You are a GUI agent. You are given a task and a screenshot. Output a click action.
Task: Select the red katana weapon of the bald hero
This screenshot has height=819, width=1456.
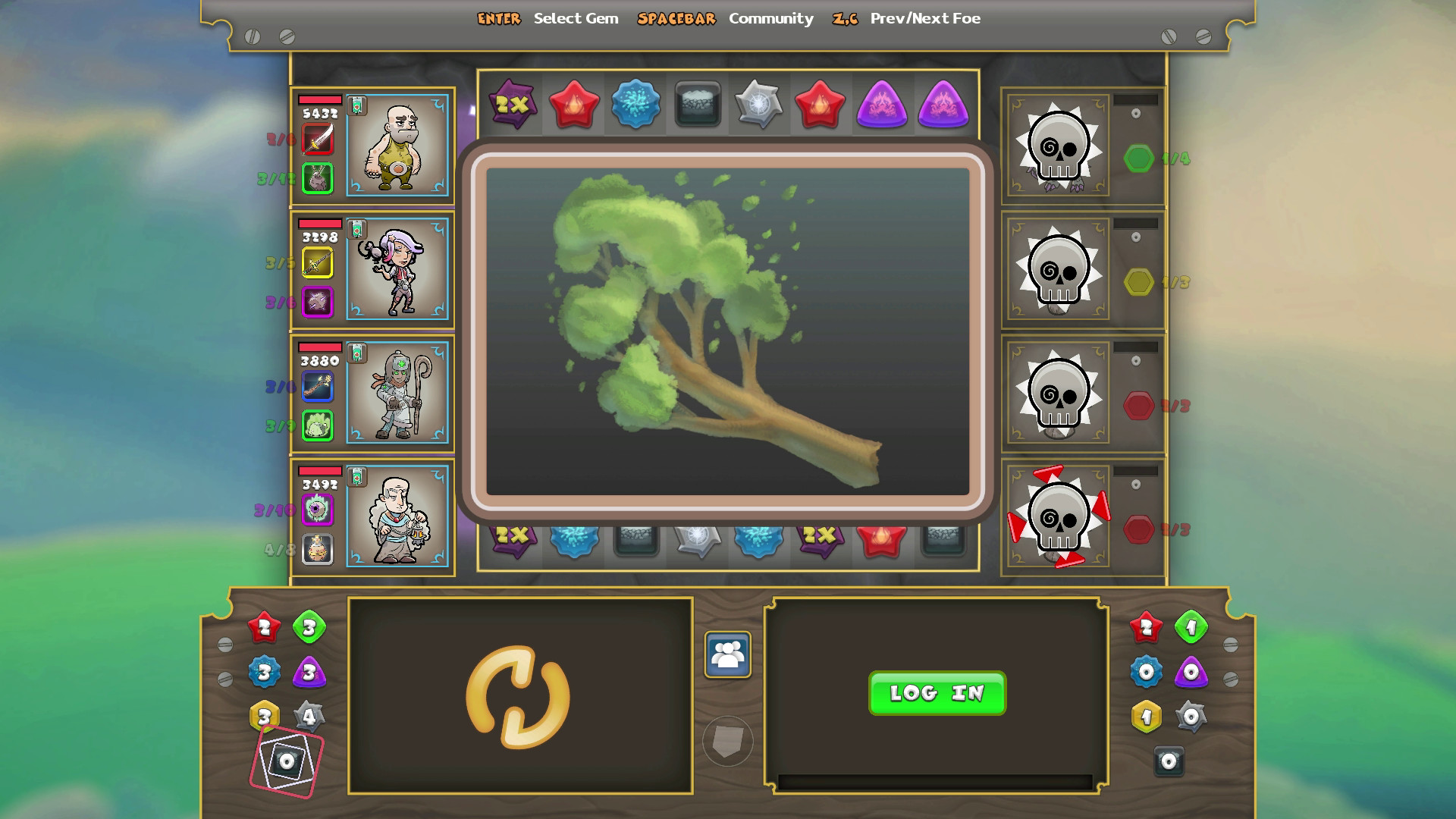point(318,140)
